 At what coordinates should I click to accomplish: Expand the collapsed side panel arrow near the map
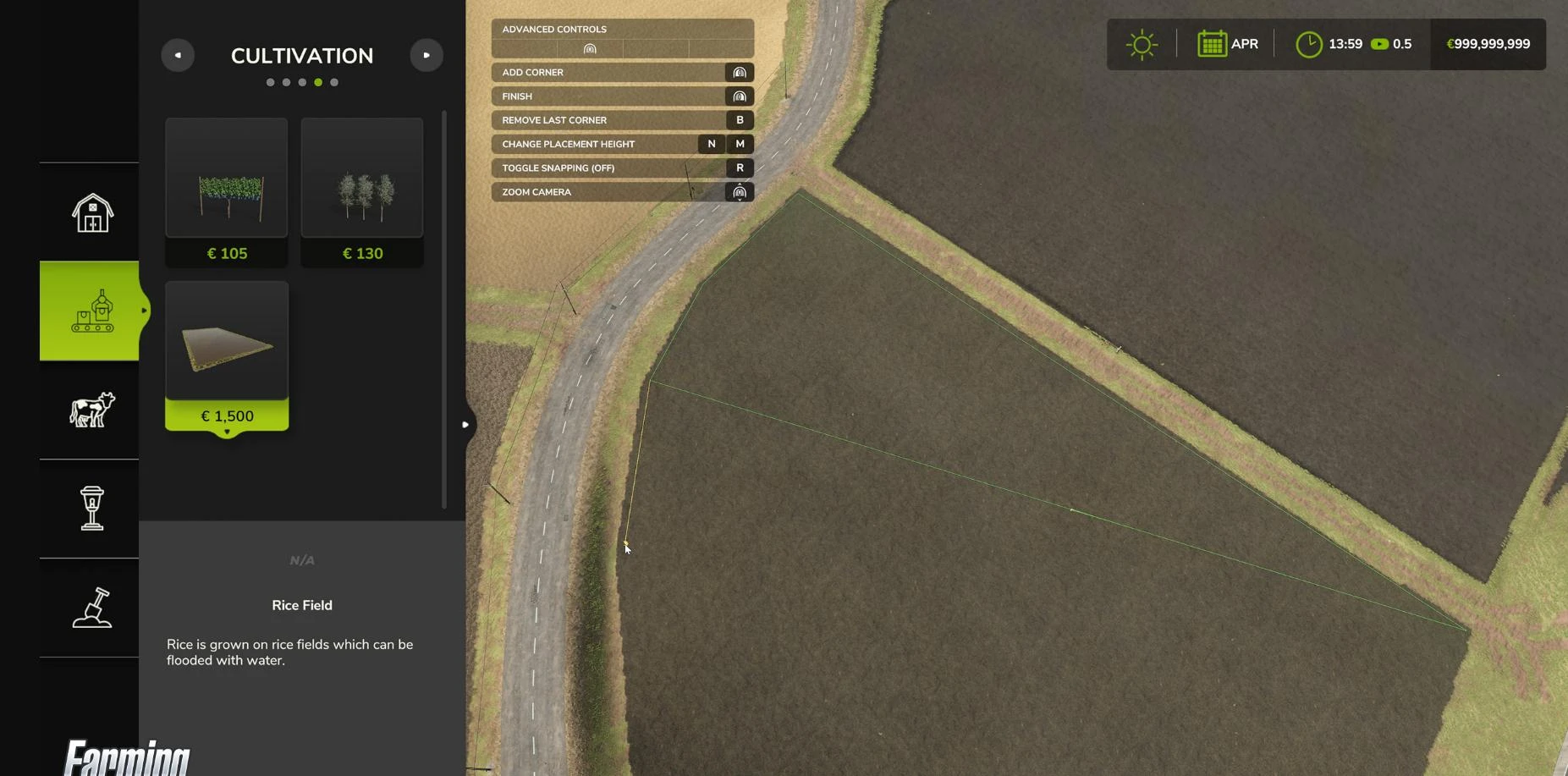tap(465, 424)
